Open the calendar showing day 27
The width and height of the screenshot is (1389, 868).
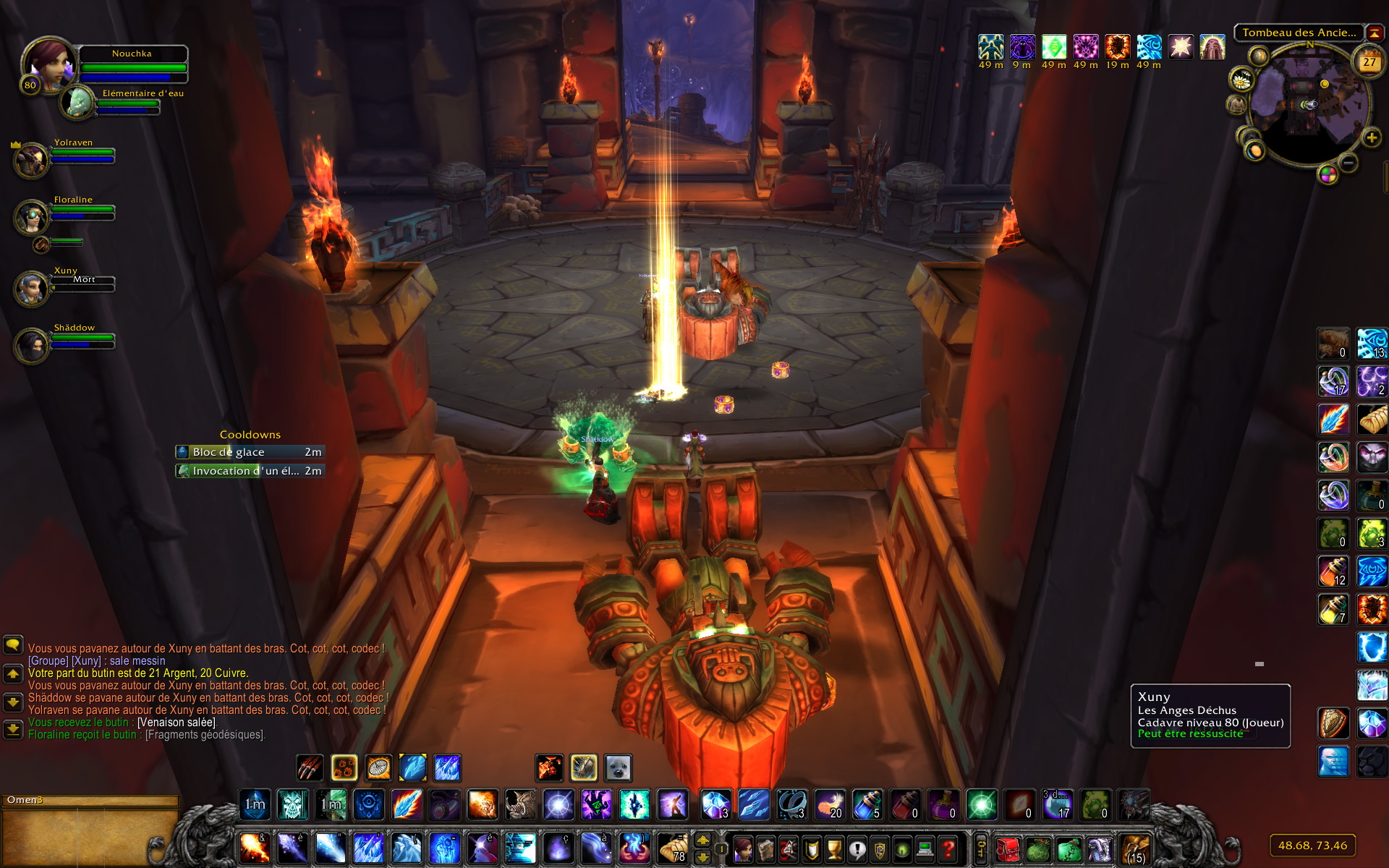pyautogui.click(x=1369, y=62)
